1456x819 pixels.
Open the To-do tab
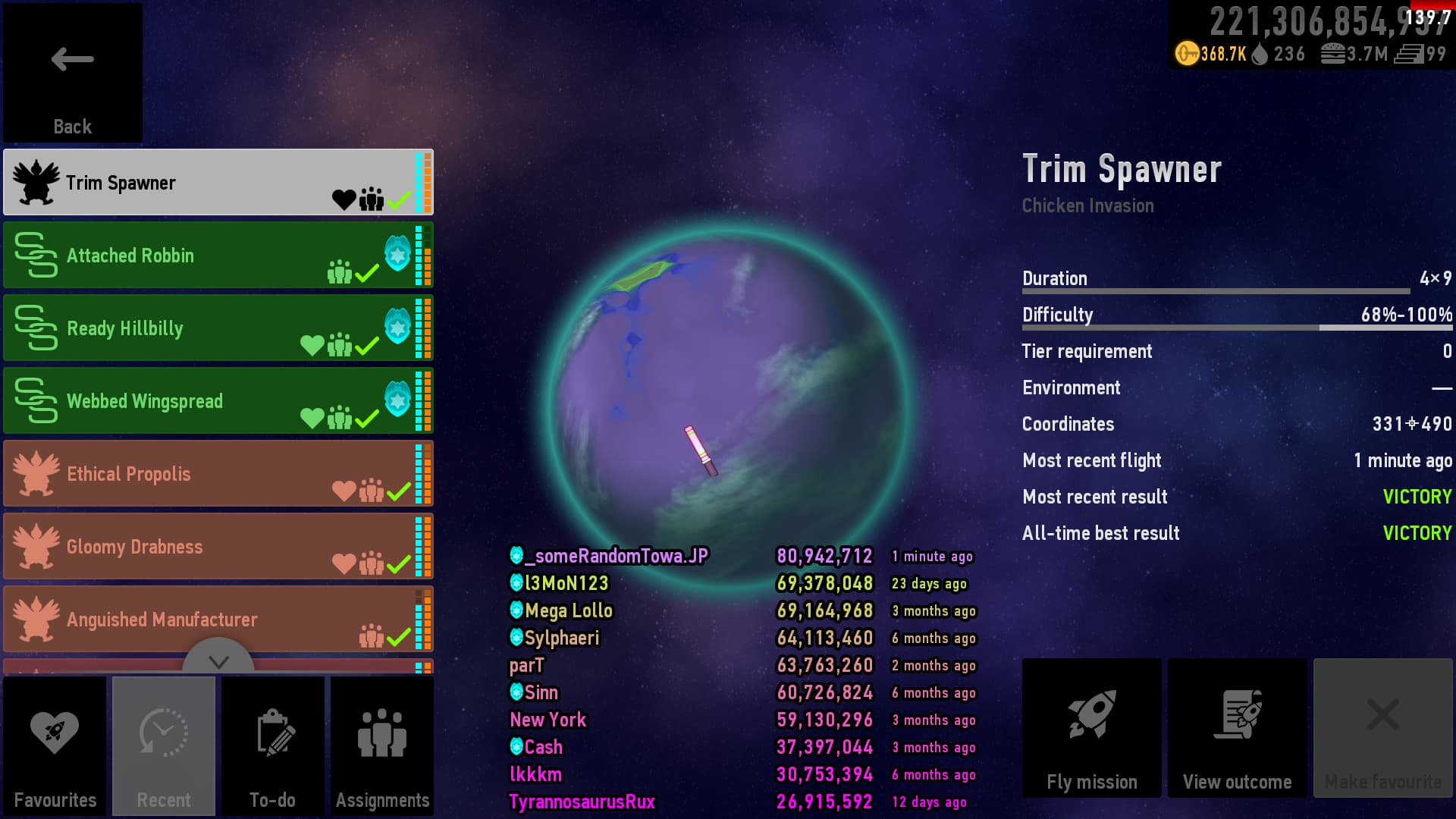[x=273, y=746]
